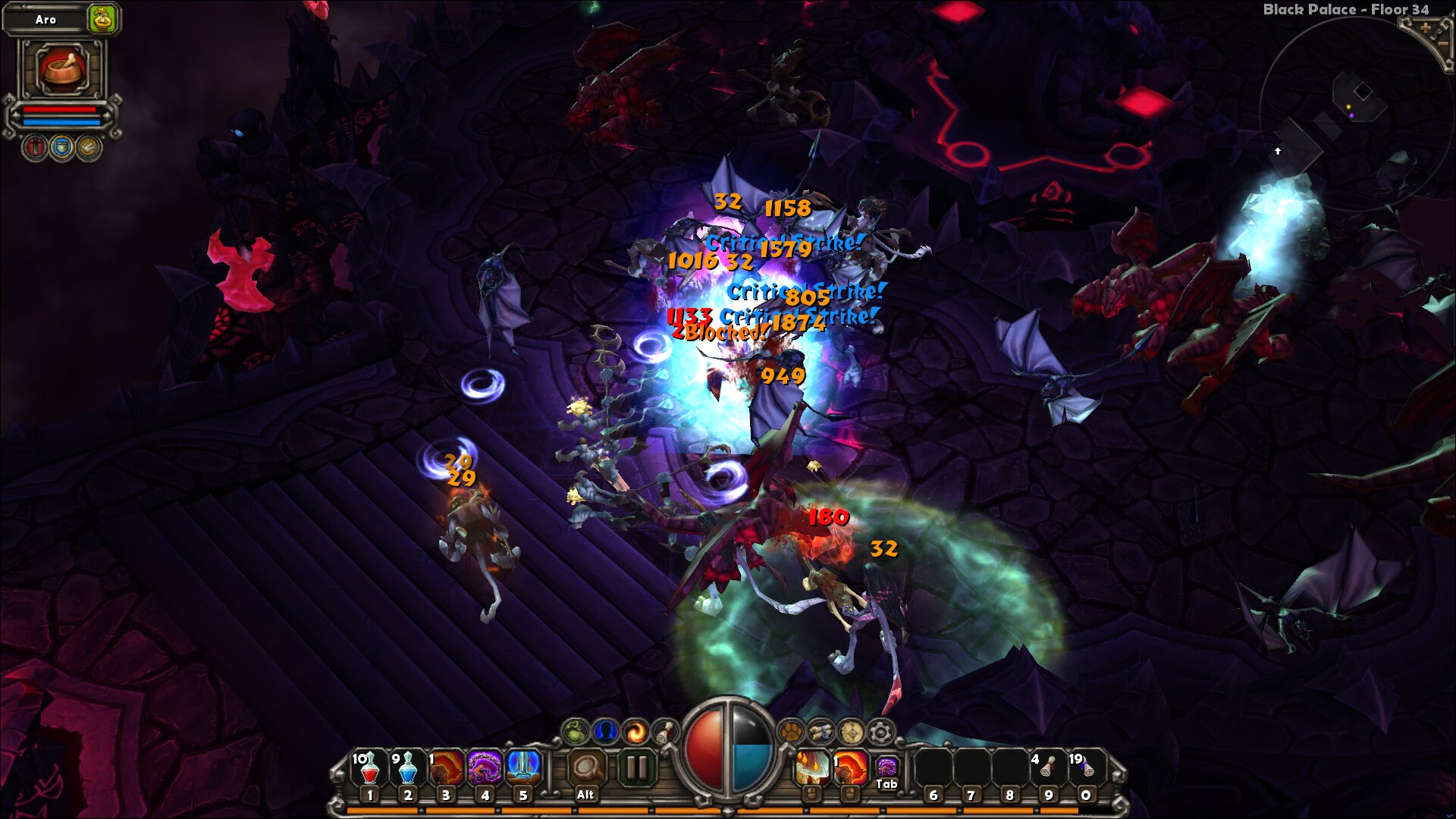Image resolution: width=1456 pixels, height=819 pixels.
Task: Activate the fiery fist skill in slot 3
Action: point(446,768)
